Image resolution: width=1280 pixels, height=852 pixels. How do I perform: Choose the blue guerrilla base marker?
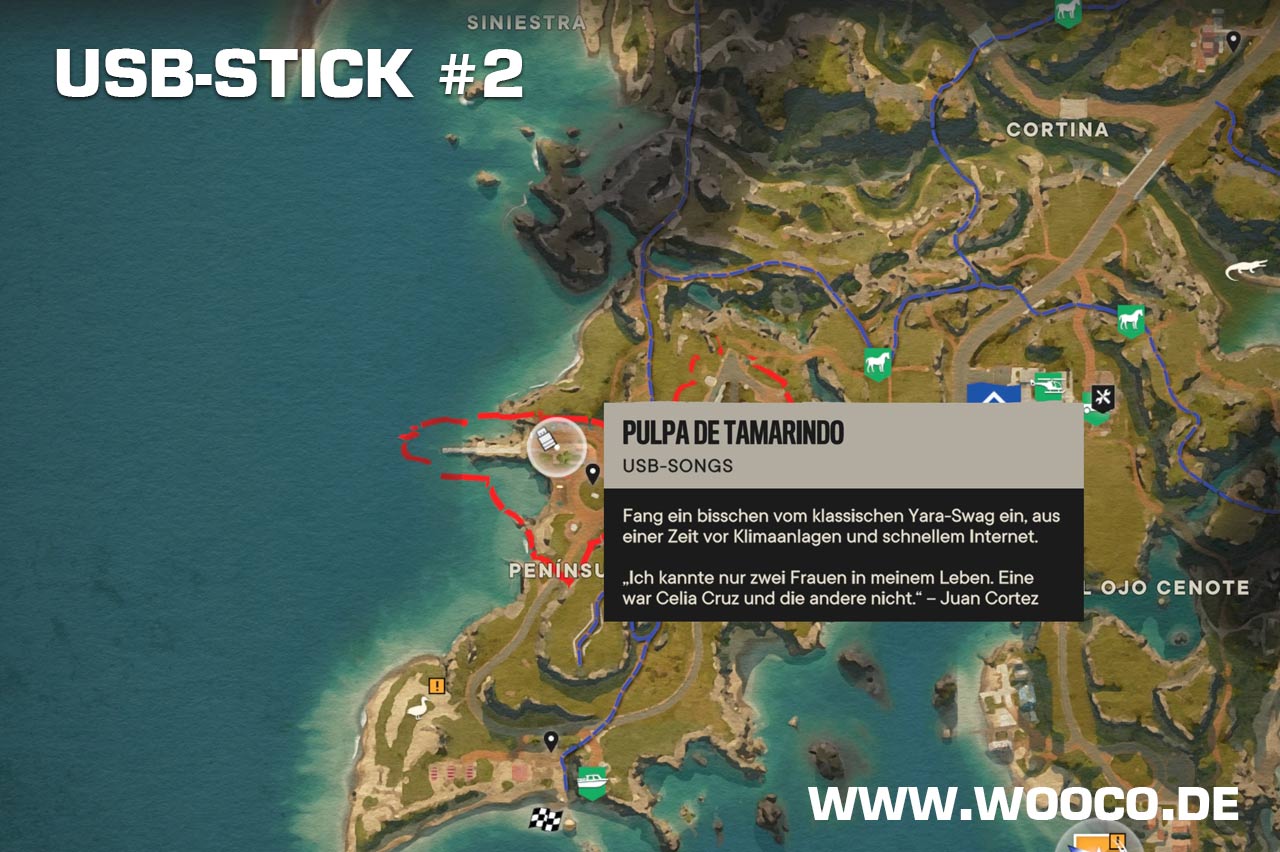click(994, 393)
